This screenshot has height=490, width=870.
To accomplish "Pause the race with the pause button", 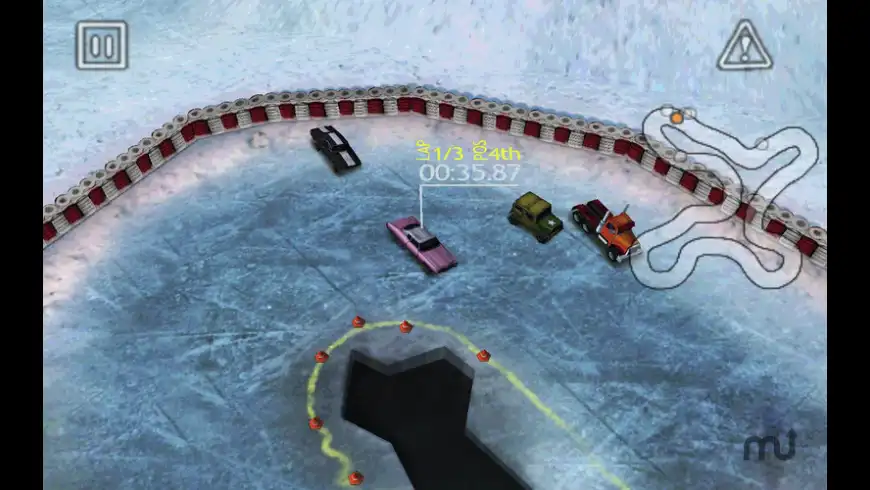I will 101,45.
